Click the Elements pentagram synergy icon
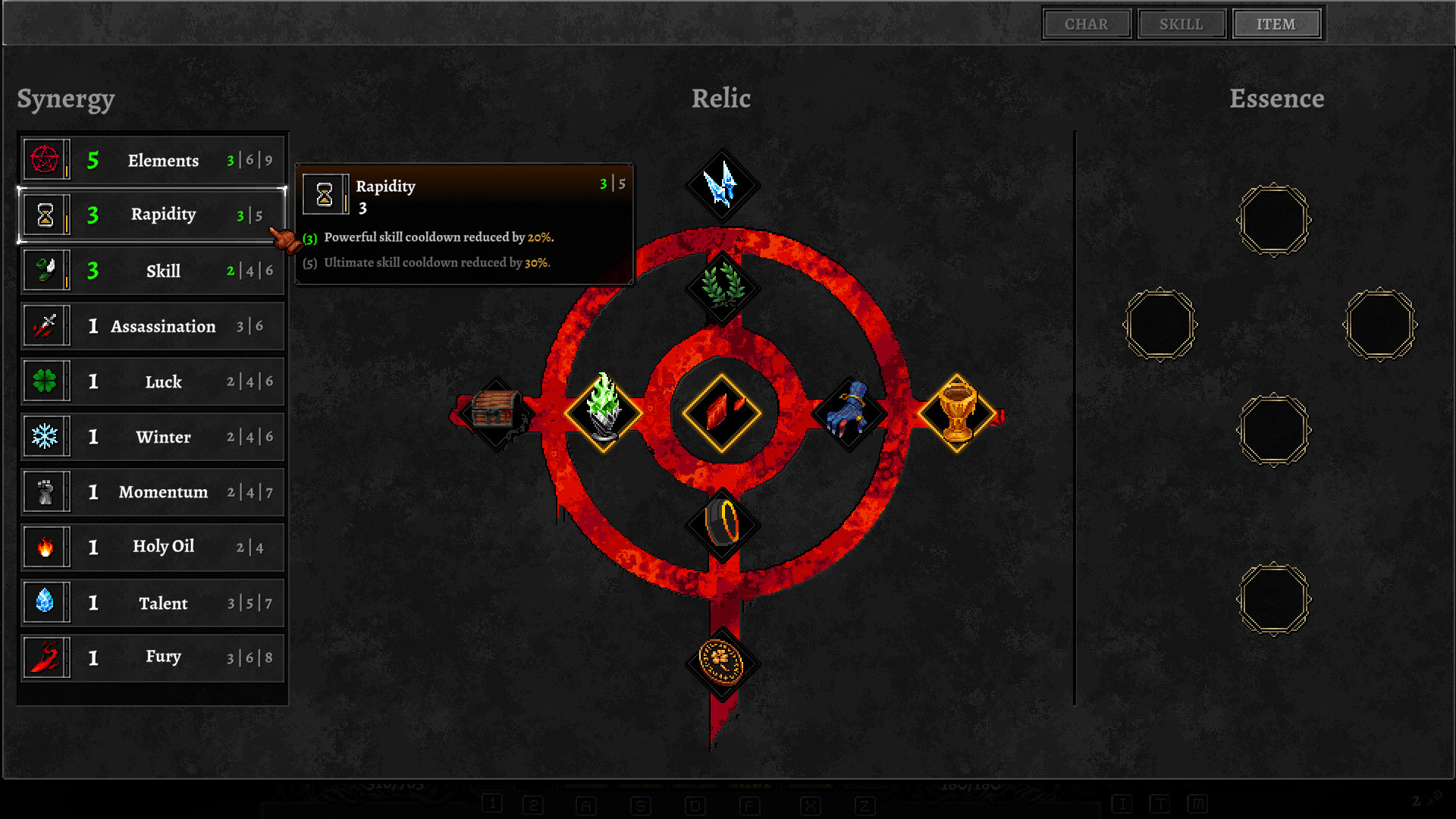The height and width of the screenshot is (819, 1456). pos(46,159)
